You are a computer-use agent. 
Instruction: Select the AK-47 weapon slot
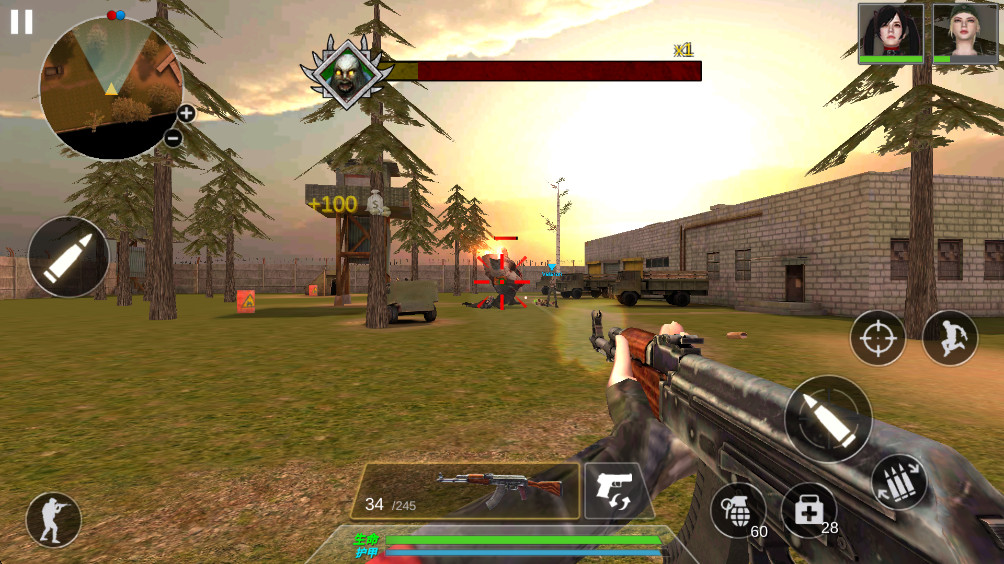coord(465,491)
